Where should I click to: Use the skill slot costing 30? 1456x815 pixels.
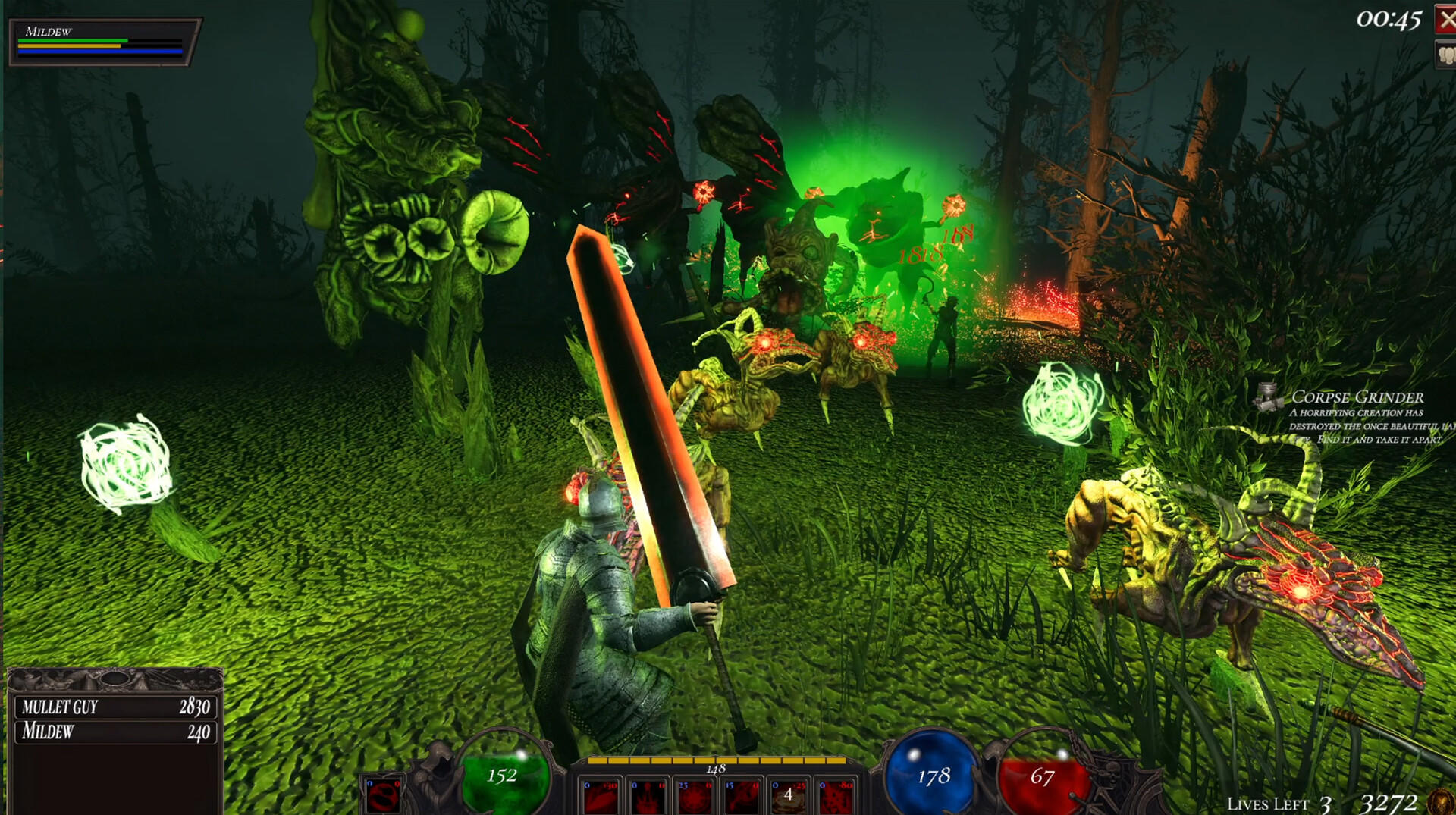(x=601, y=796)
